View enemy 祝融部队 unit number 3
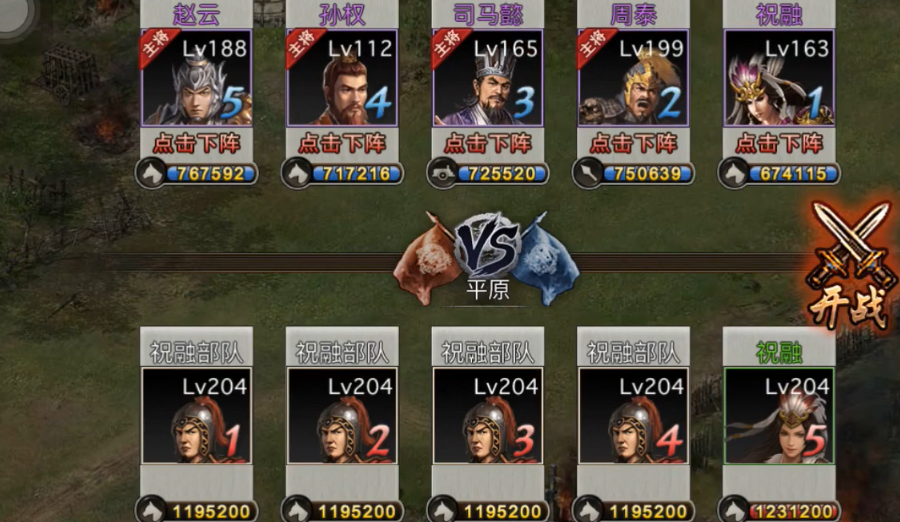 pos(488,416)
